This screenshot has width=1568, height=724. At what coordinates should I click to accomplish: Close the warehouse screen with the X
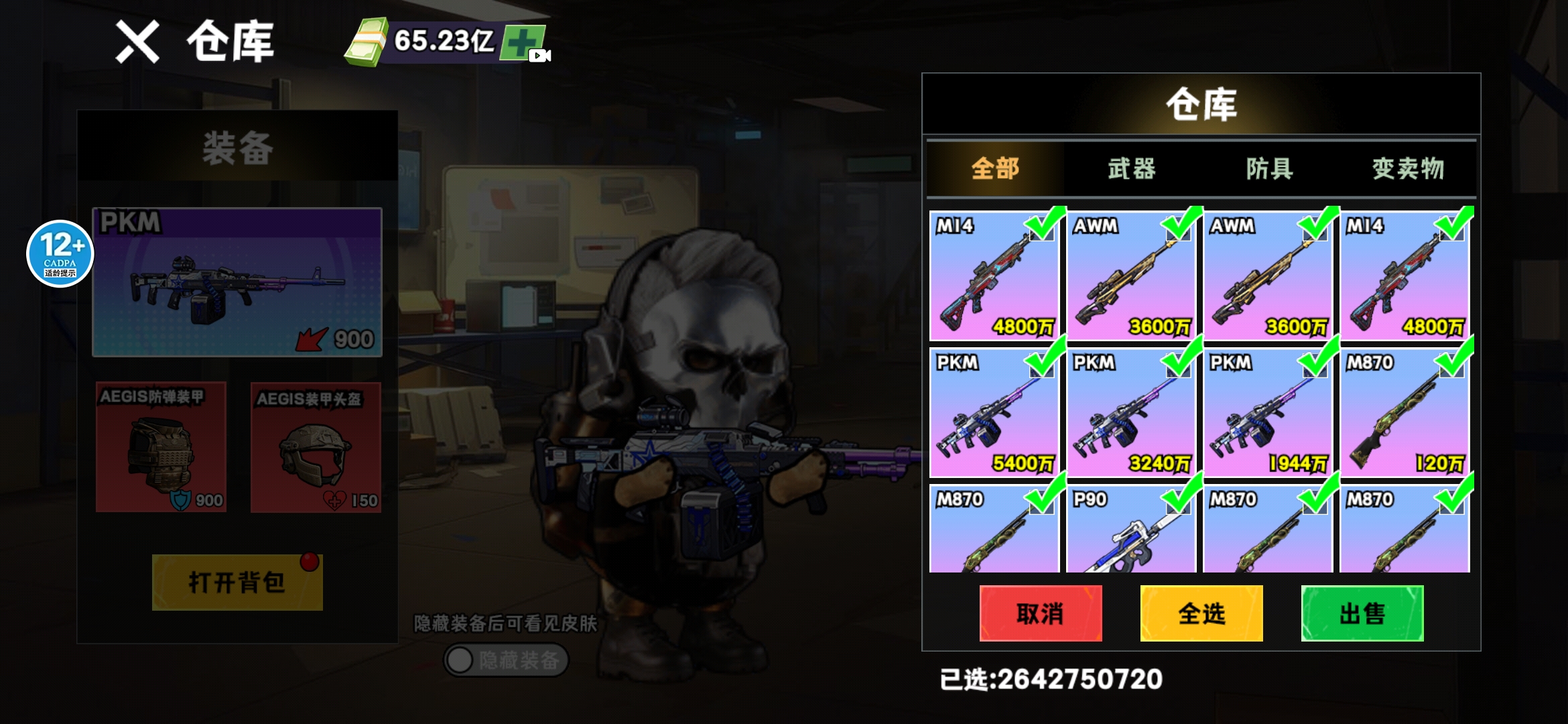(137, 42)
